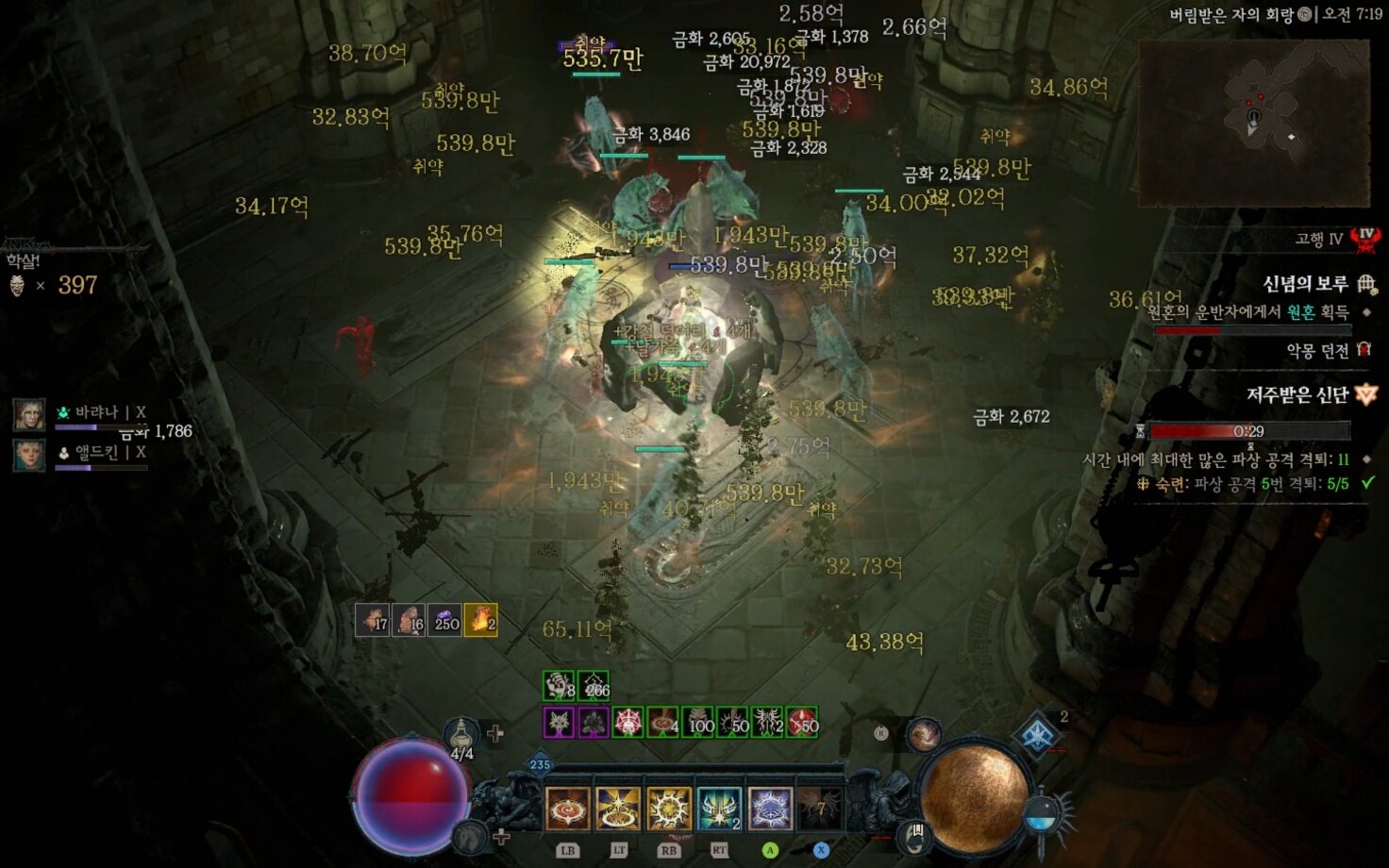Viewport: 1389px width, 868px height.
Task: Open the 신념의 보루 quest tracker entry
Action: [x=1305, y=284]
